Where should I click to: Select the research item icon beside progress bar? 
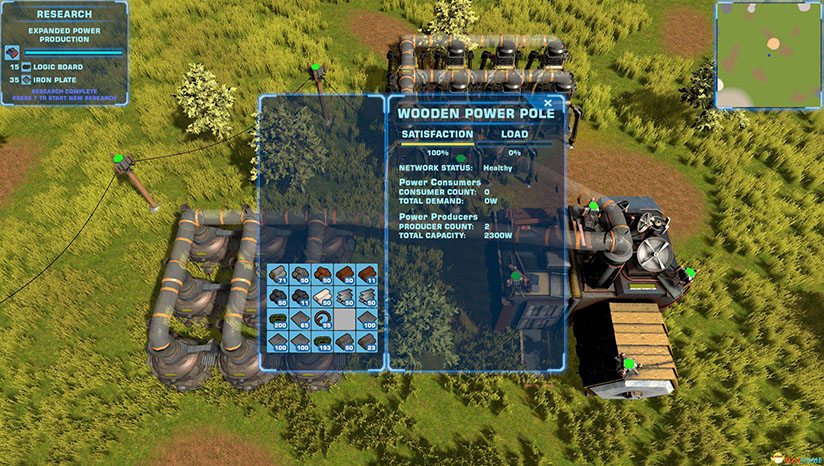point(12,50)
